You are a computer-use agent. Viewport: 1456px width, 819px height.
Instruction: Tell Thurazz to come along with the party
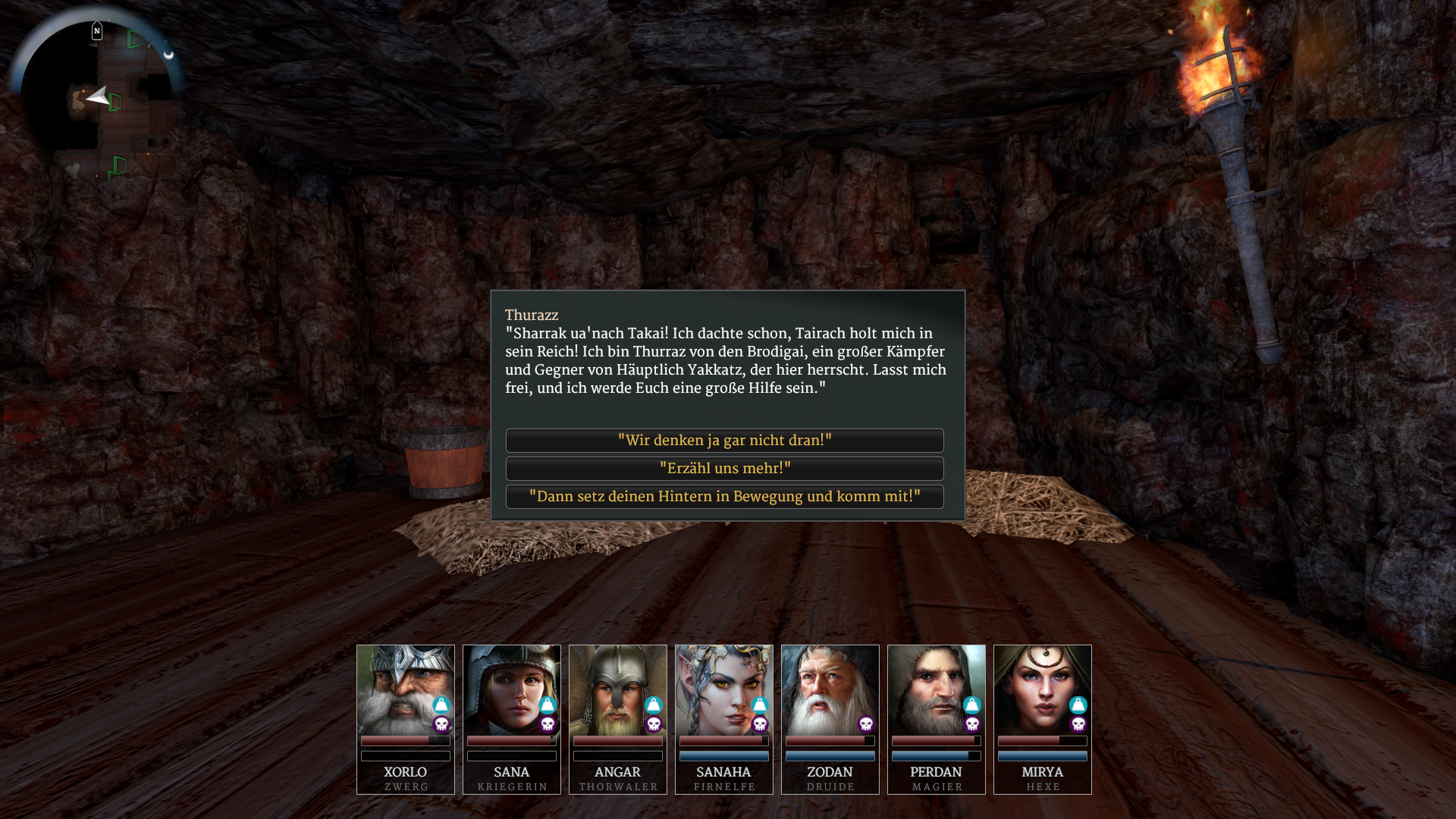(x=724, y=497)
